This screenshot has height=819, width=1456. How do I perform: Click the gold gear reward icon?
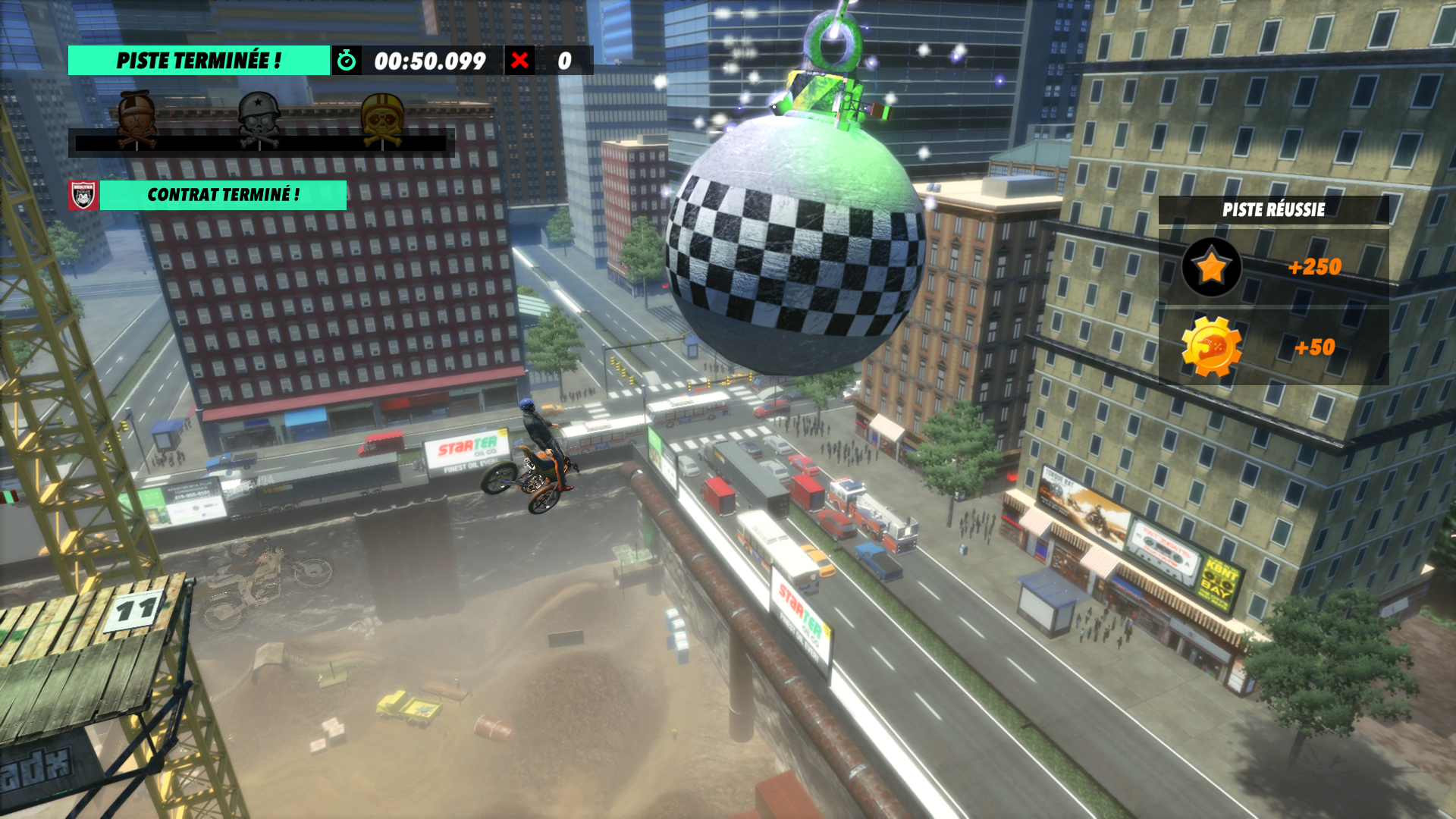pyautogui.click(x=1211, y=347)
